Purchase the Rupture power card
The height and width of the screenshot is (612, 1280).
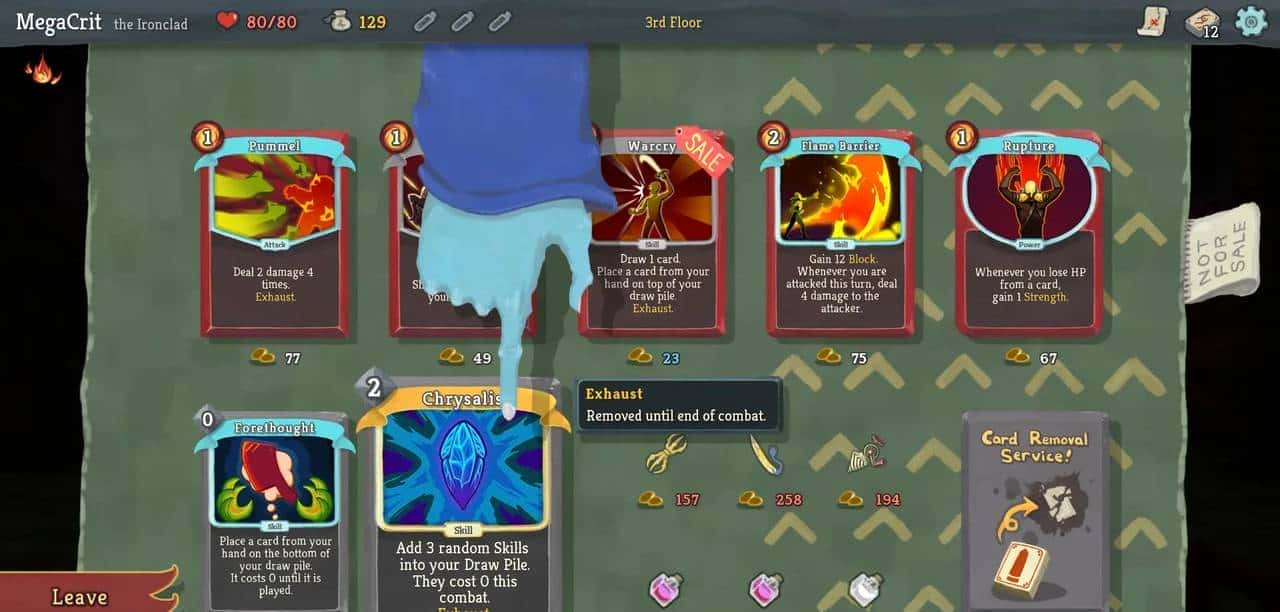(x=1029, y=233)
